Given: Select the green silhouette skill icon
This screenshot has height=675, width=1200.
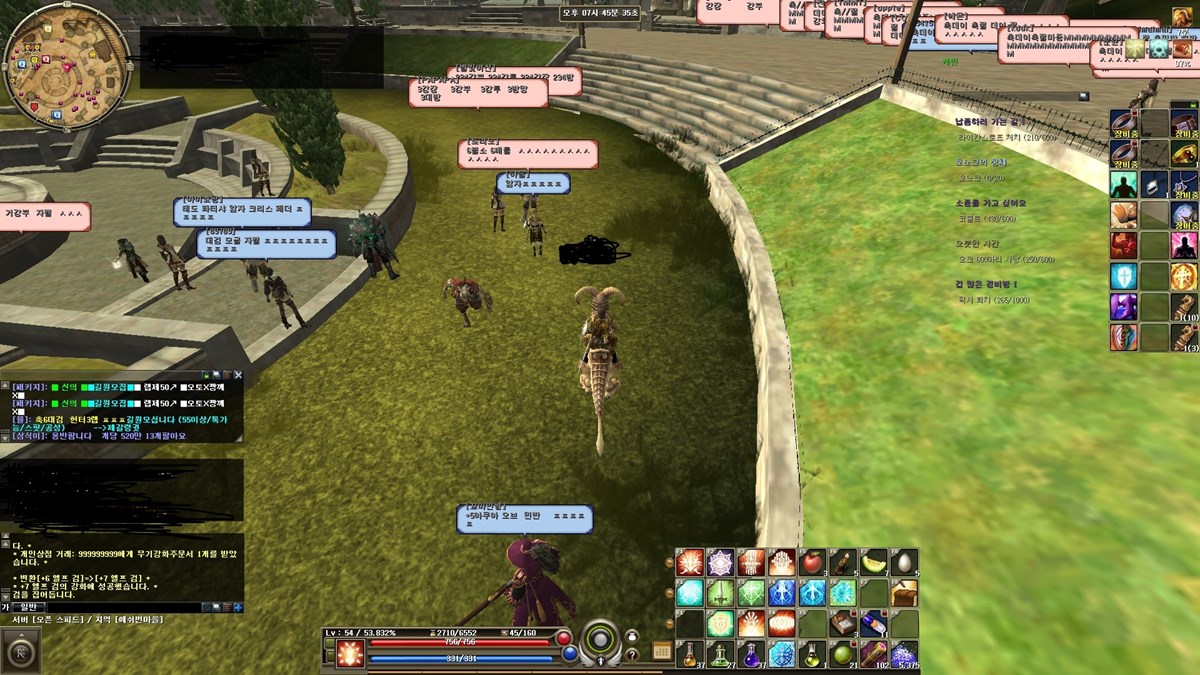Looking at the screenshot, I should pyautogui.click(x=1123, y=184).
